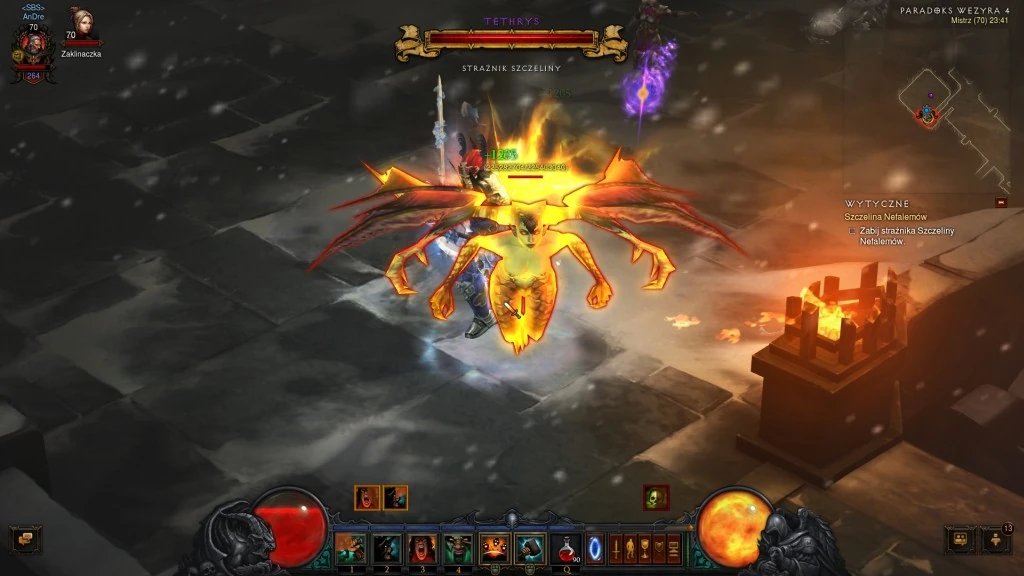Activate the skill in slot 1
The image size is (1024, 576).
[x=350, y=548]
